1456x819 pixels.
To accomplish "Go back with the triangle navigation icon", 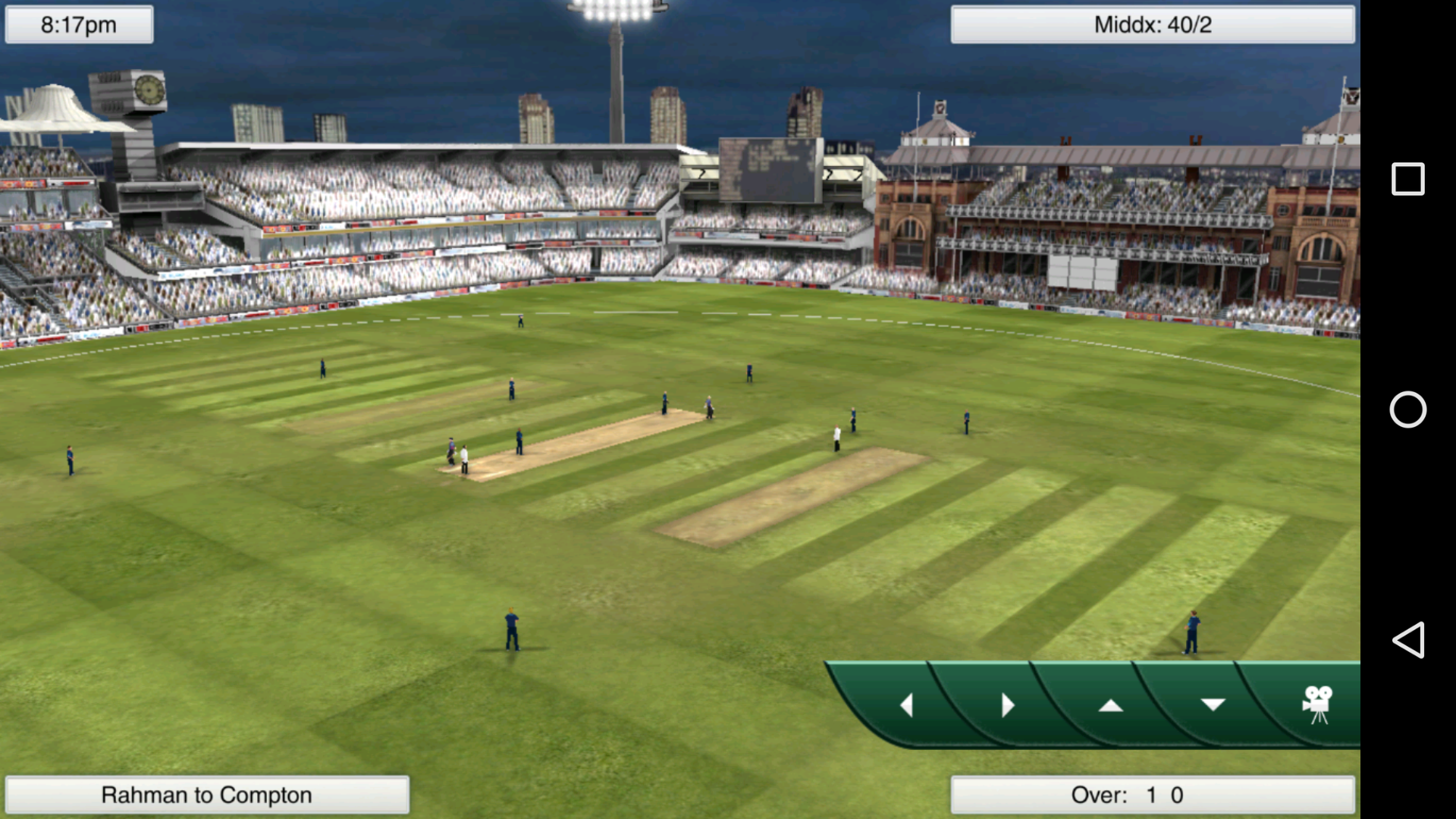I will pyautogui.click(x=1408, y=641).
